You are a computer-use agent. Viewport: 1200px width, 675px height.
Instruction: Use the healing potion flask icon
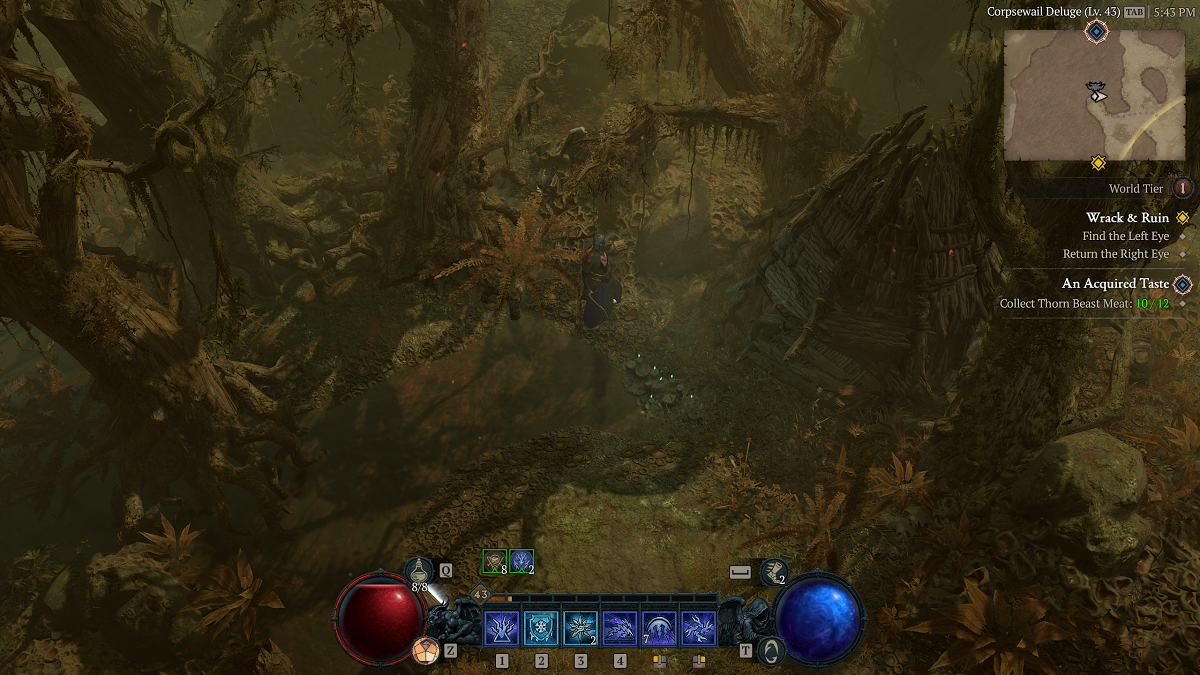420,571
